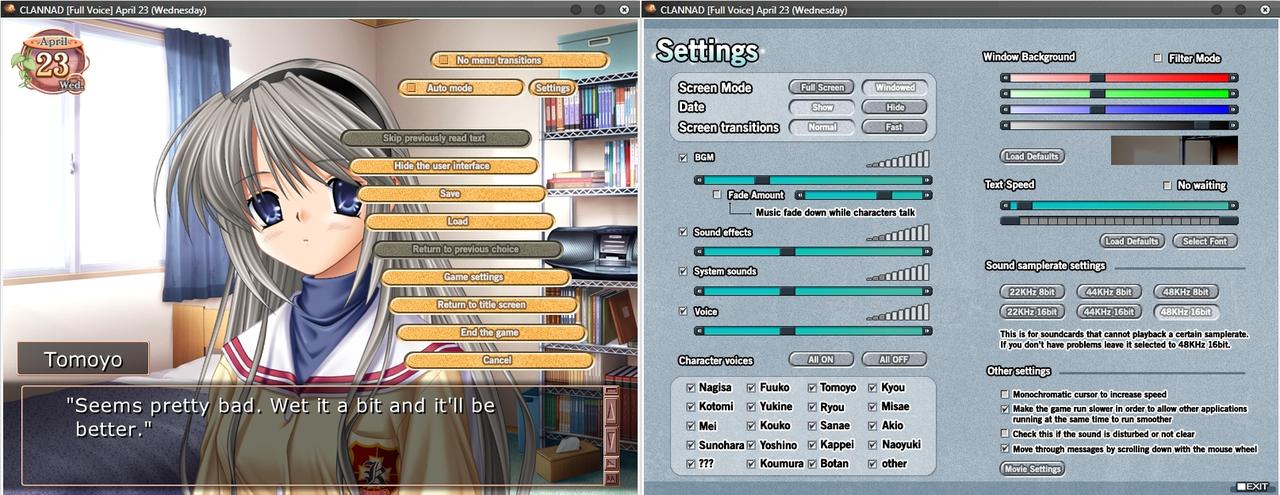This screenshot has height=495, width=1280.
Task: Hide the user interface
Action: (442, 166)
